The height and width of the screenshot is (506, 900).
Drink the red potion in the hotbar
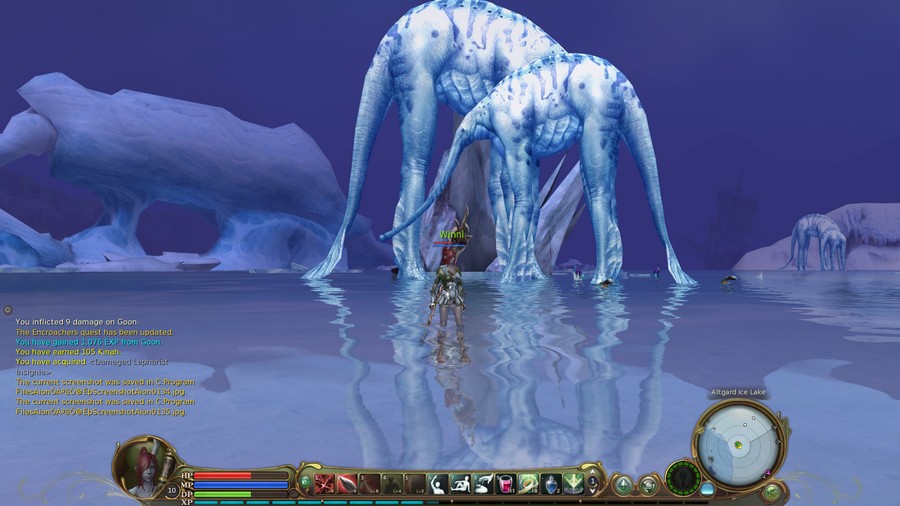(506, 485)
